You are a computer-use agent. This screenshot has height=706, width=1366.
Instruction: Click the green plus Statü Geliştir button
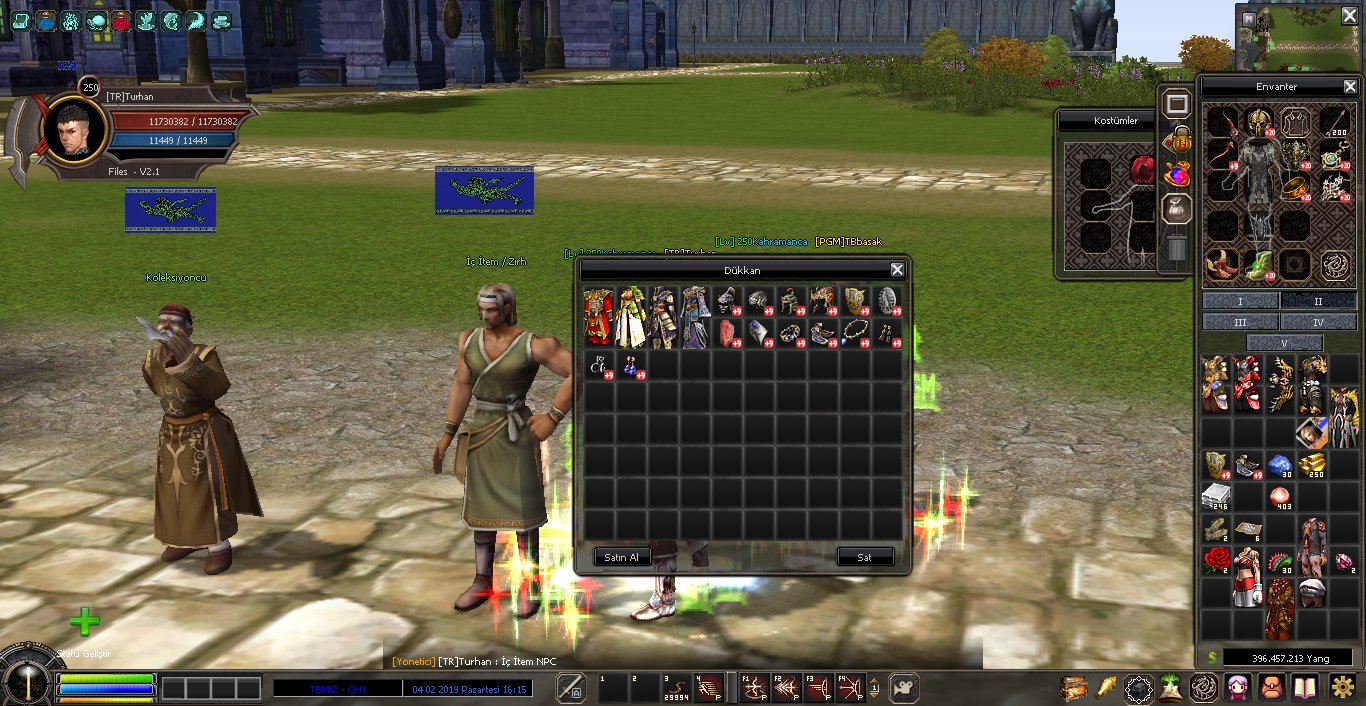click(x=85, y=622)
